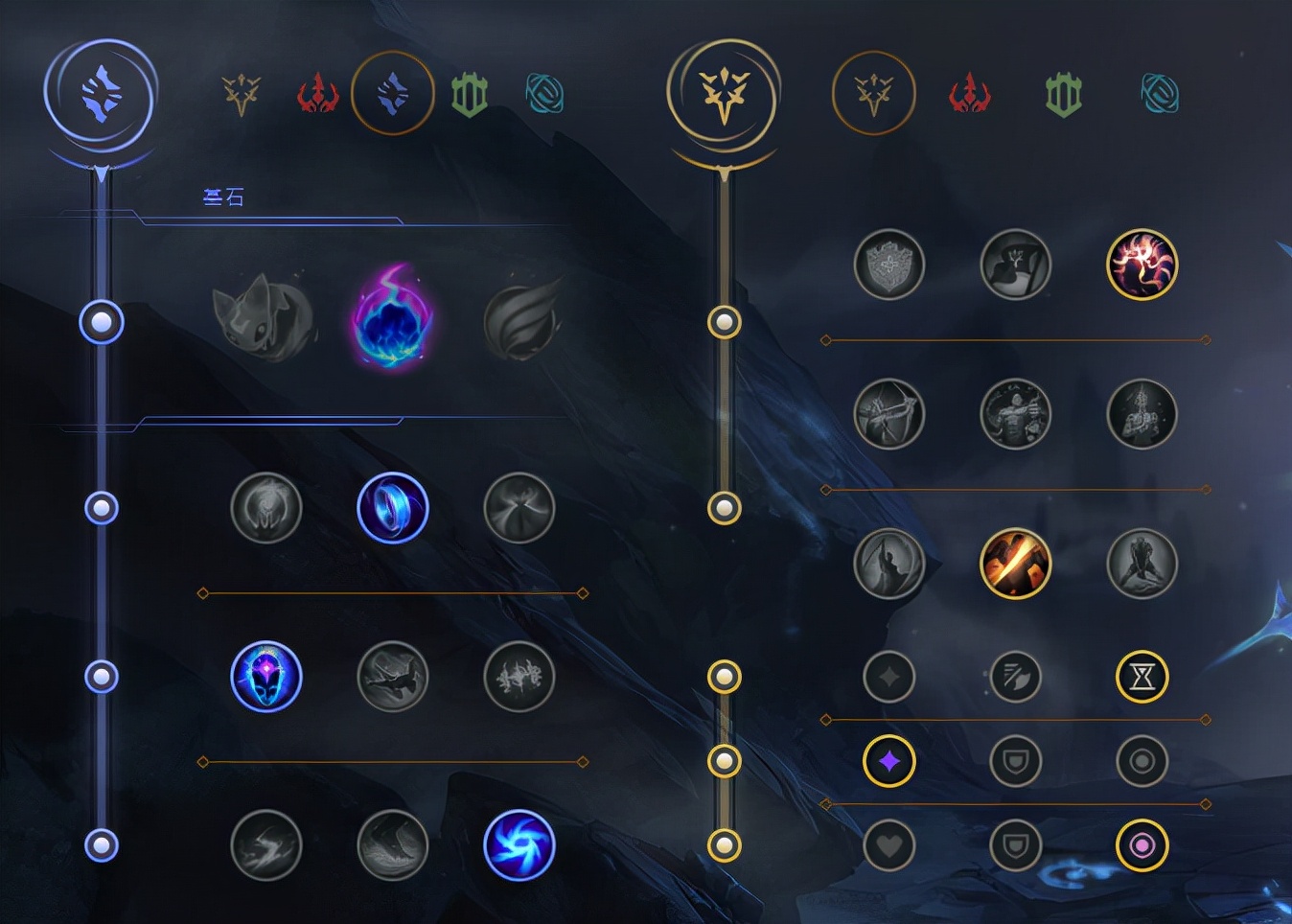Choose the Manaflow Band ring rune
1292x924 pixels.
pyautogui.click(x=393, y=508)
